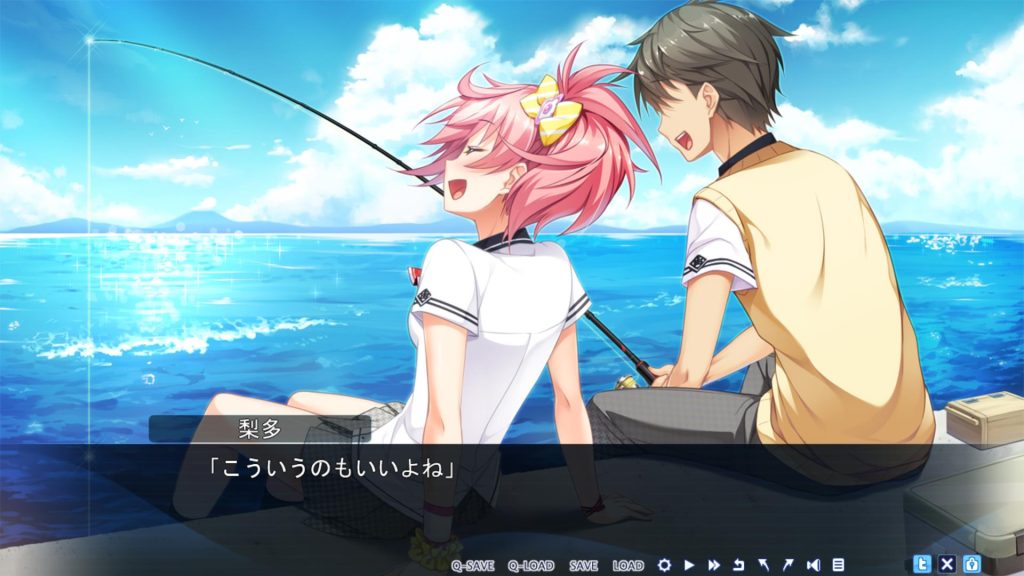
Task: Hide the message window with the X icon
Action: click(x=946, y=564)
